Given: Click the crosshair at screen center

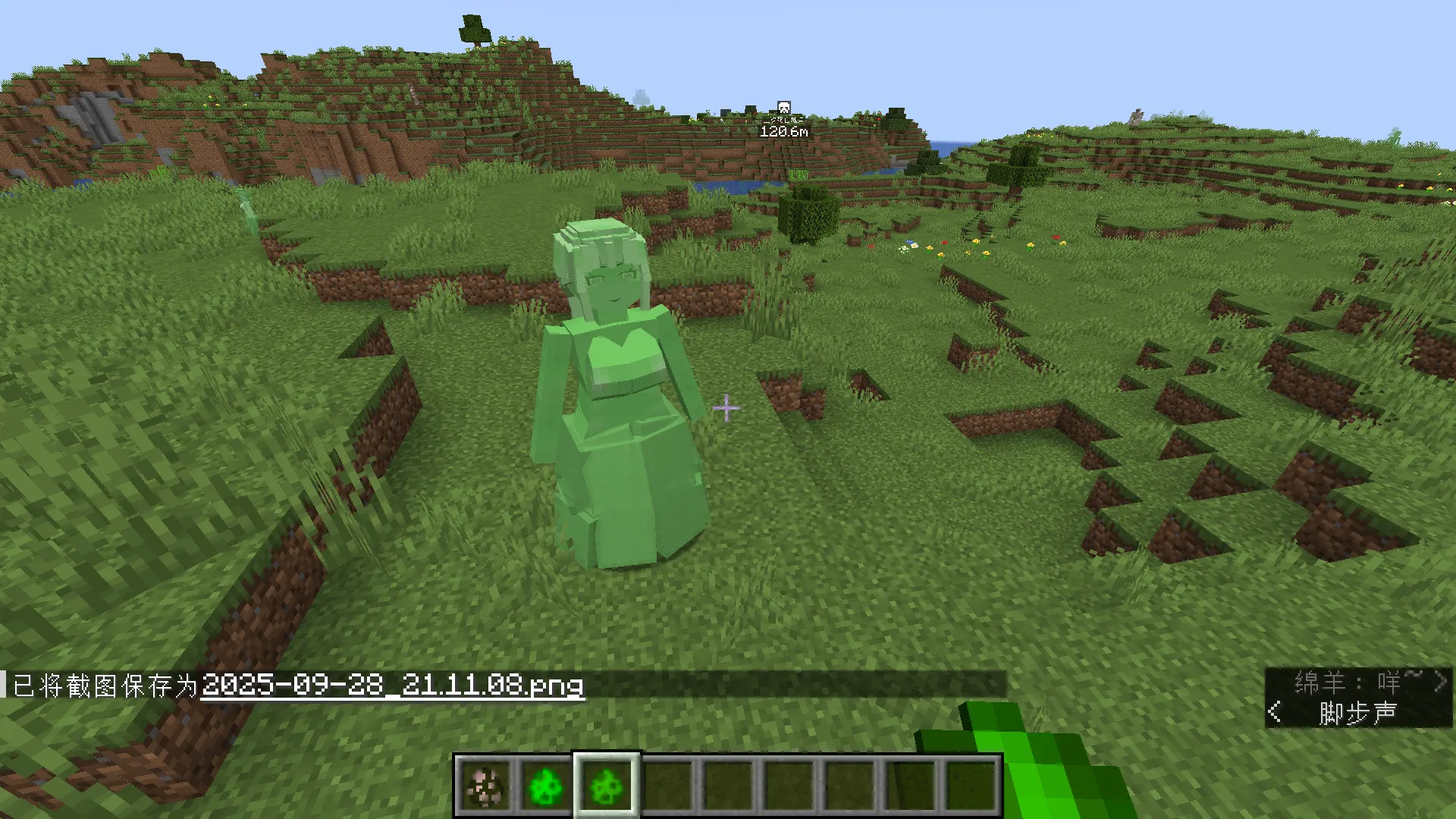Looking at the screenshot, I should (726, 407).
